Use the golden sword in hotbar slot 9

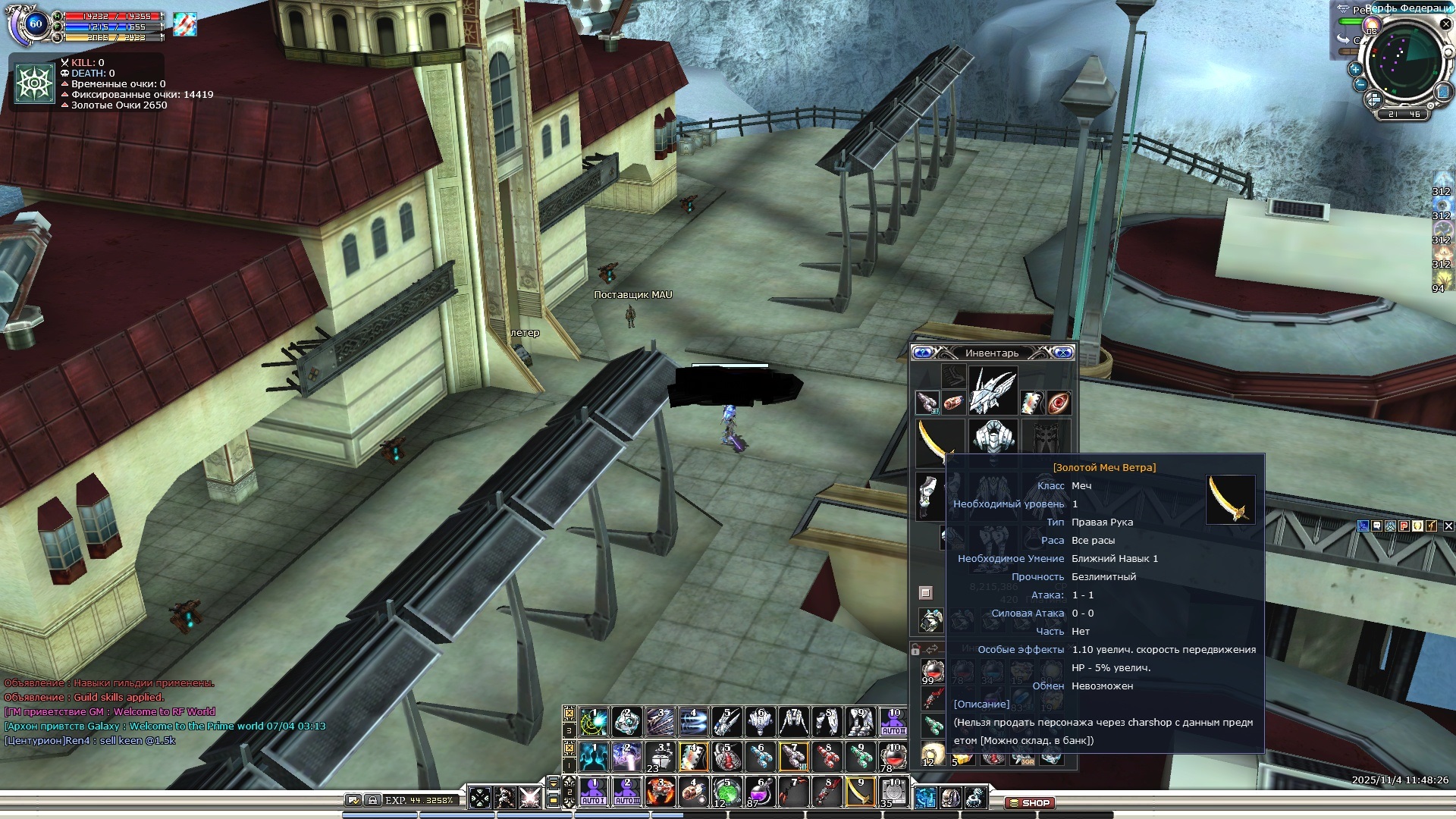(x=859, y=792)
